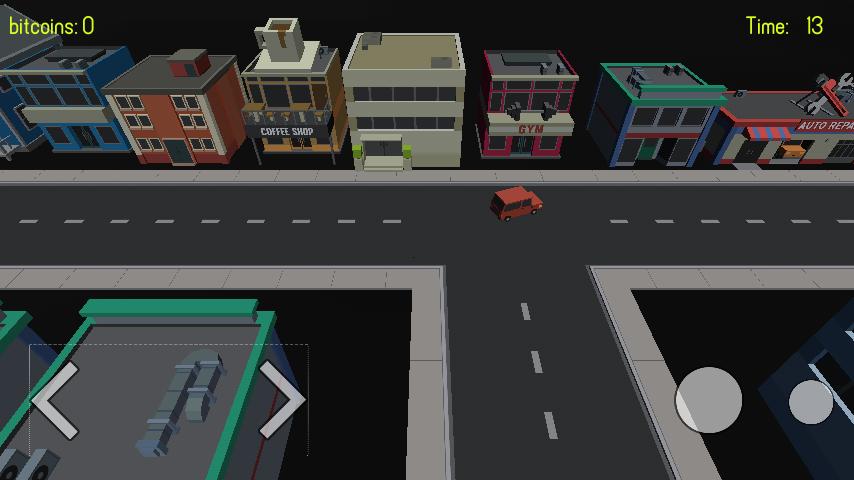
Task: Tap the larger round pedal button
Action: coord(709,400)
